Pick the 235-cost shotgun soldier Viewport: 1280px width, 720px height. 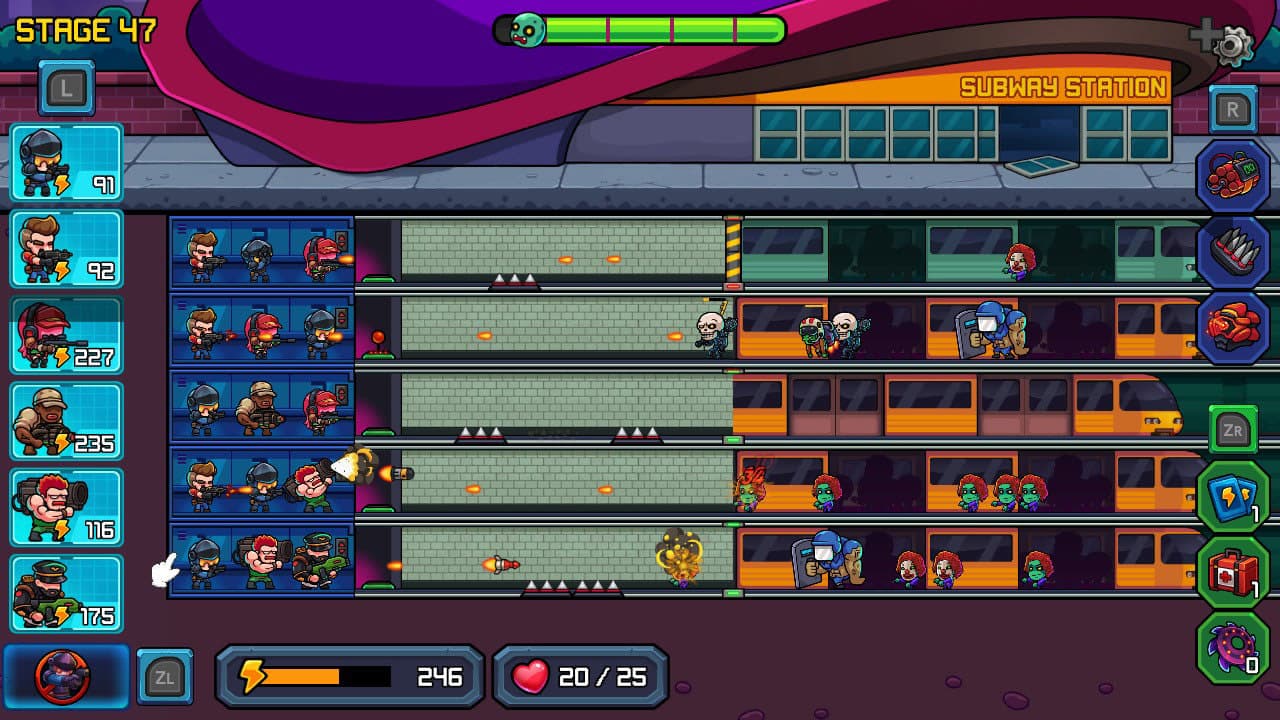66,422
